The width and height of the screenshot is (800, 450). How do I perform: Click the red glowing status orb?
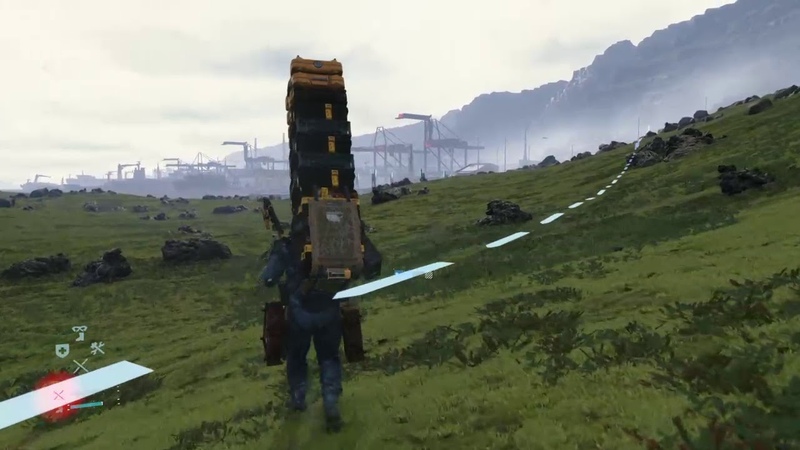(x=55, y=394)
